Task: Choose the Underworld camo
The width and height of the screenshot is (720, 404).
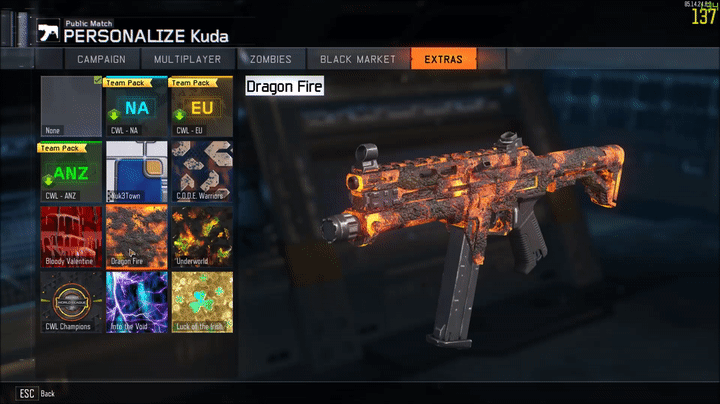Action: pyautogui.click(x=202, y=237)
